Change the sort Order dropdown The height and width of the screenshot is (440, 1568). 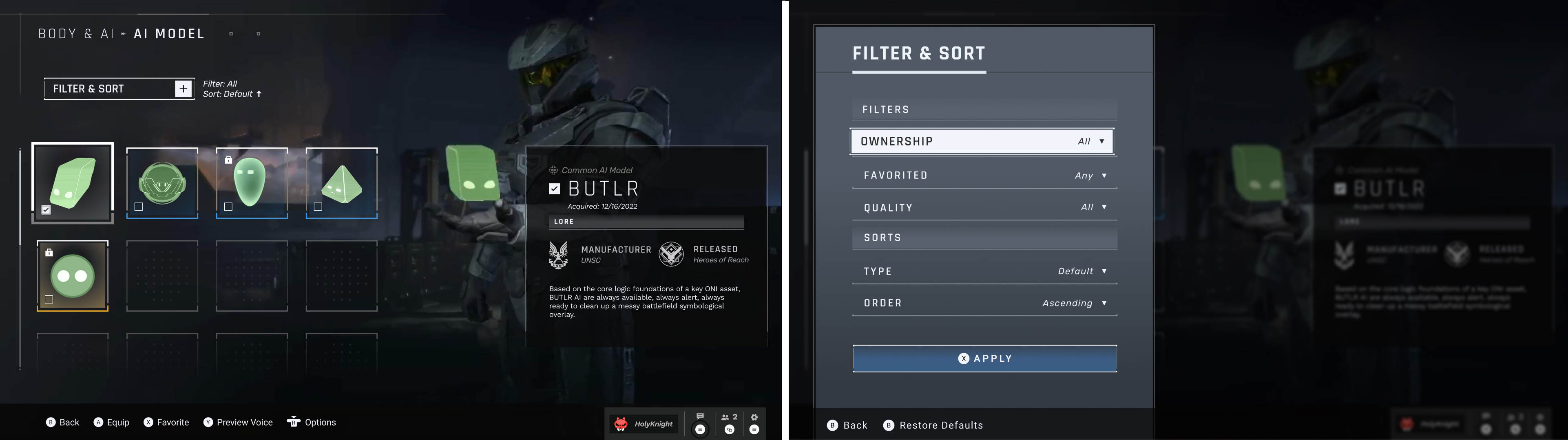tap(984, 303)
